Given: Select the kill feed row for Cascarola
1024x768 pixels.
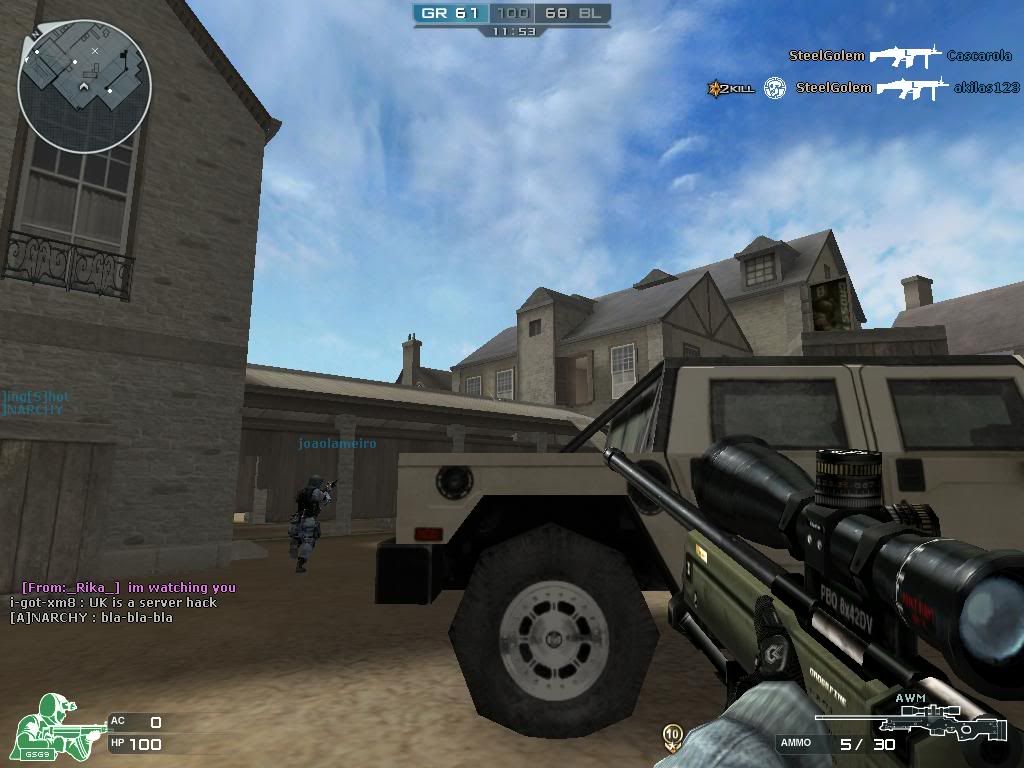Looking at the screenshot, I should (x=900, y=56).
